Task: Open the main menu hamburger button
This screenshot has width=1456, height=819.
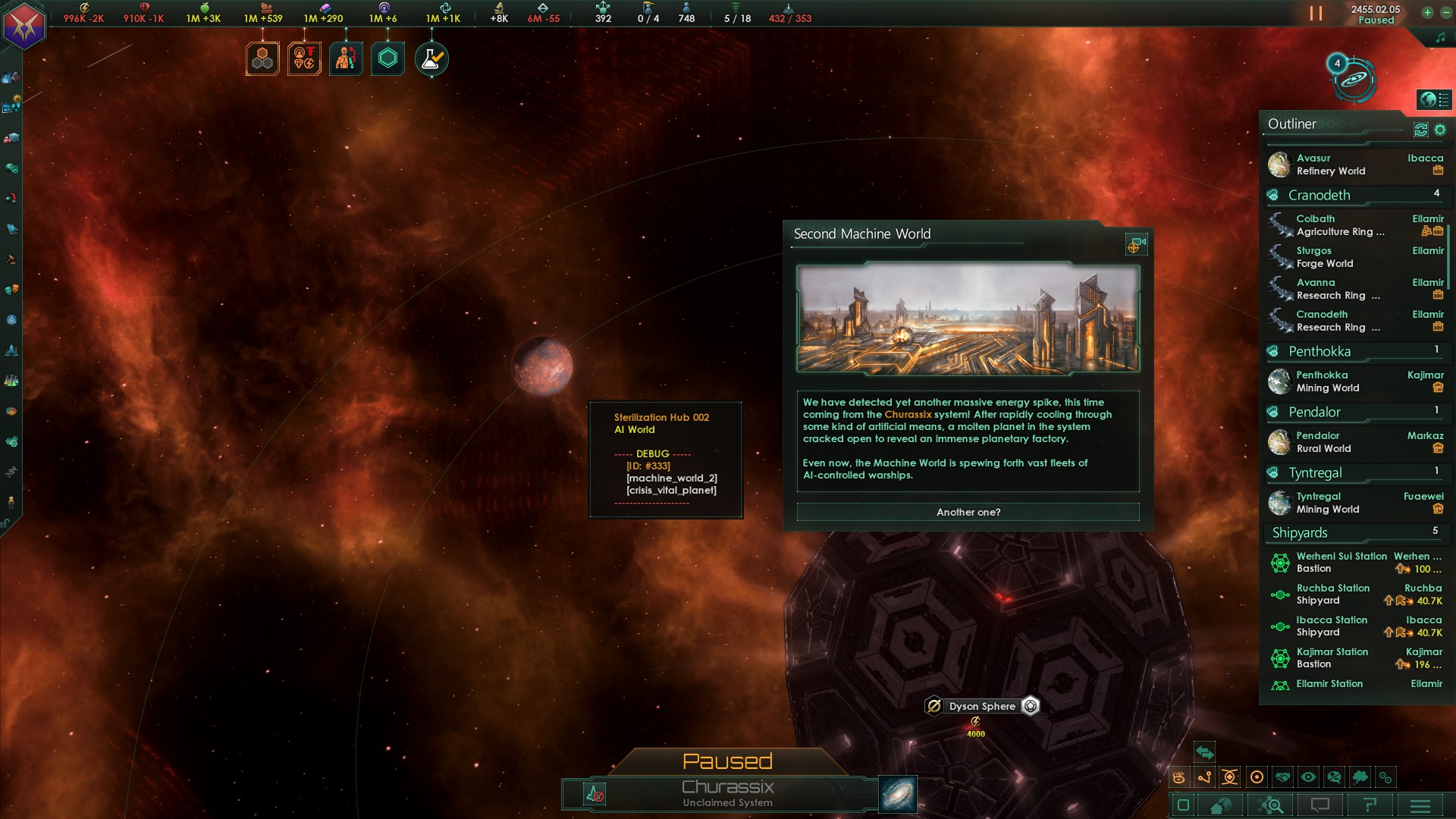Action: [1420, 805]
